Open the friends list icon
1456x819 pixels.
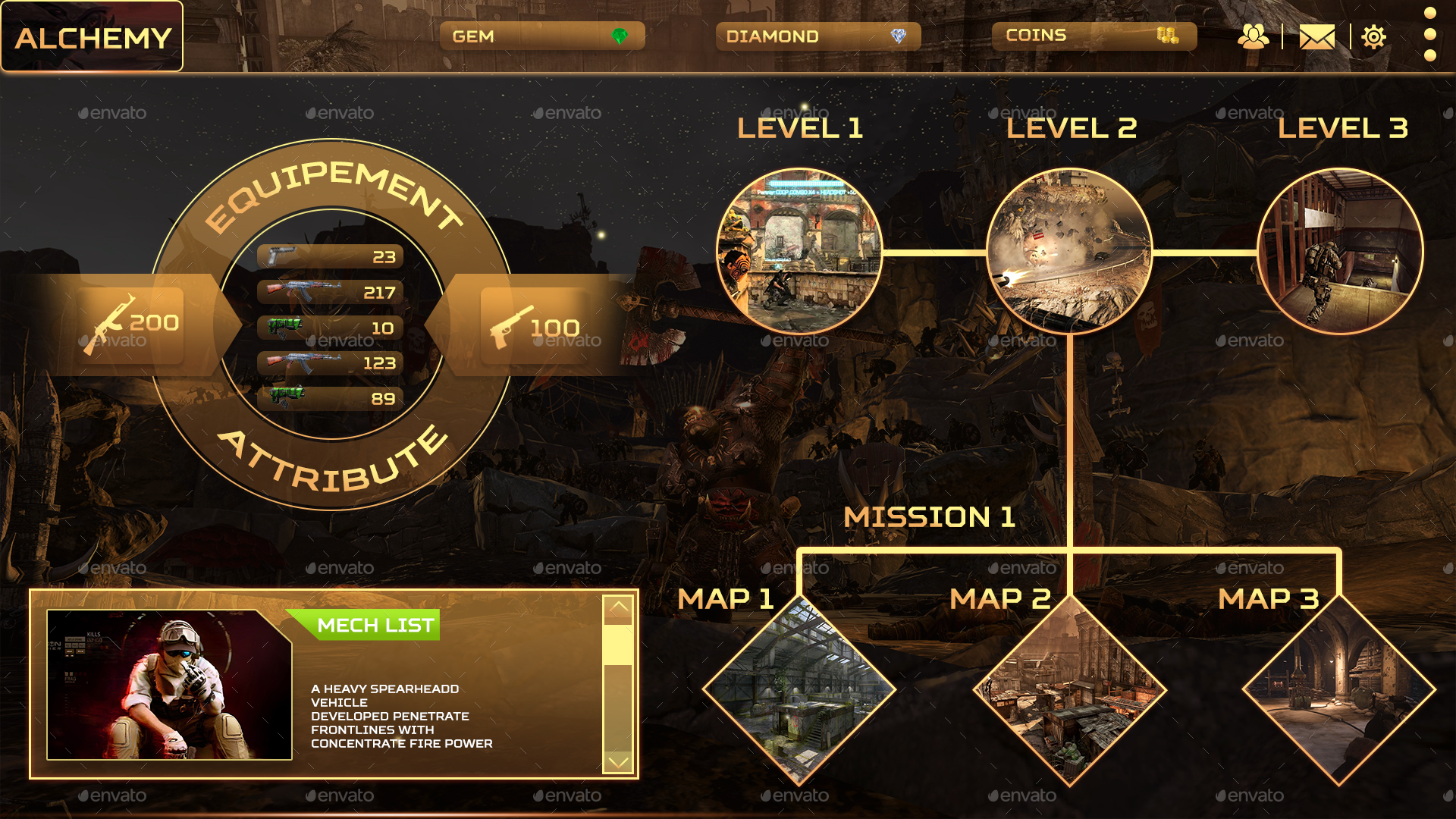click(1254, 35)
